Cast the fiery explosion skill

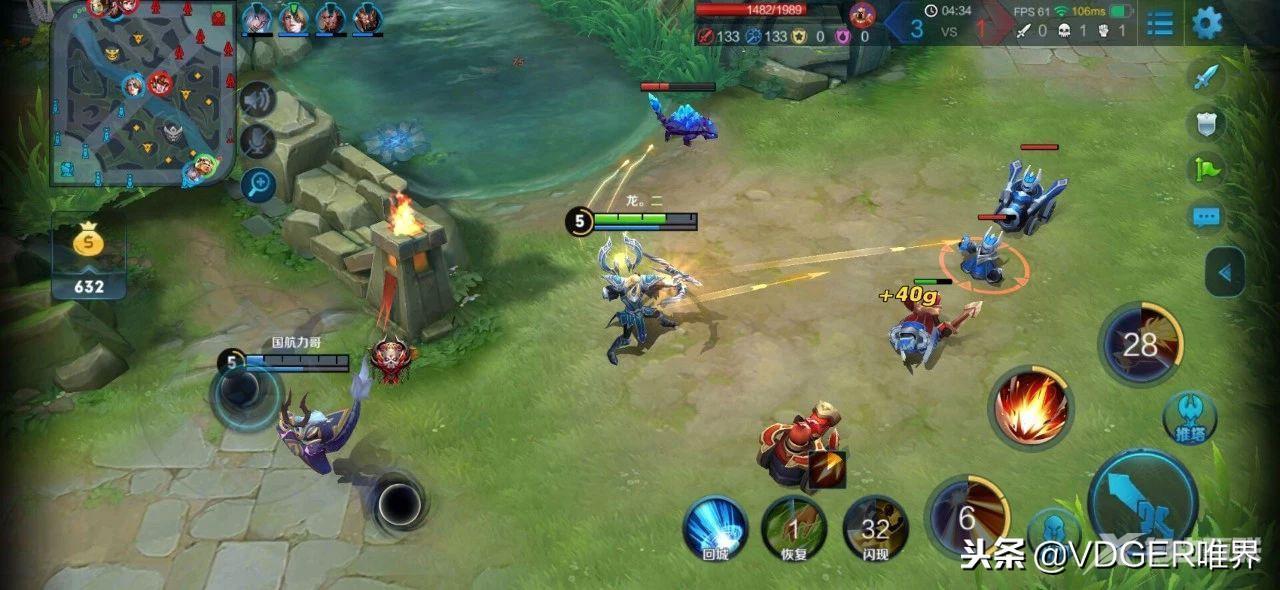click(x=1030, y=407)
